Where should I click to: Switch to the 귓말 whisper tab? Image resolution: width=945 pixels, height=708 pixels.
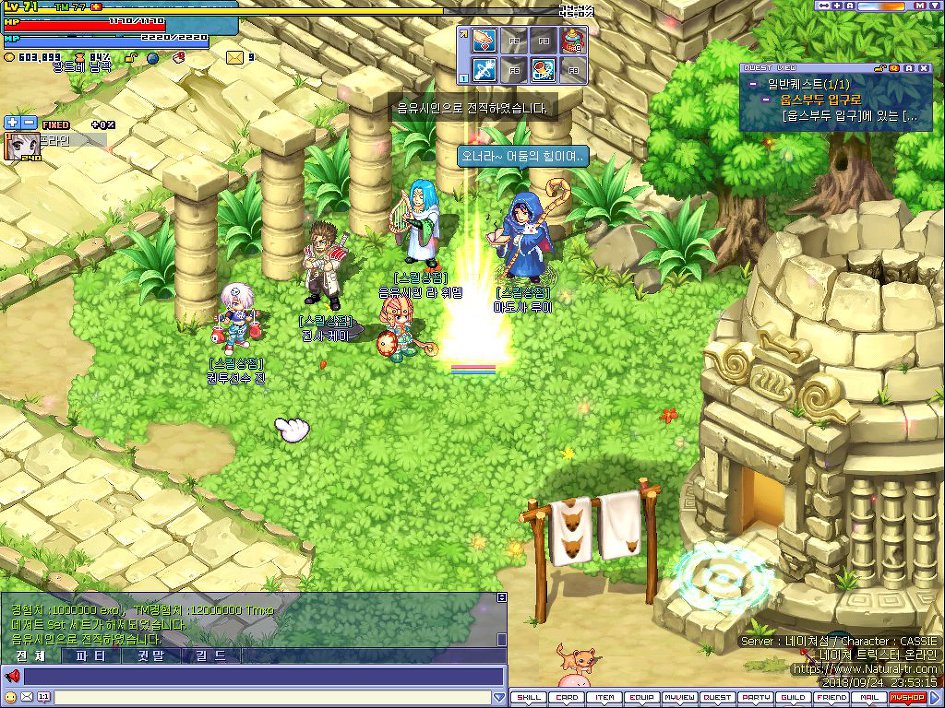coord(150,656)
